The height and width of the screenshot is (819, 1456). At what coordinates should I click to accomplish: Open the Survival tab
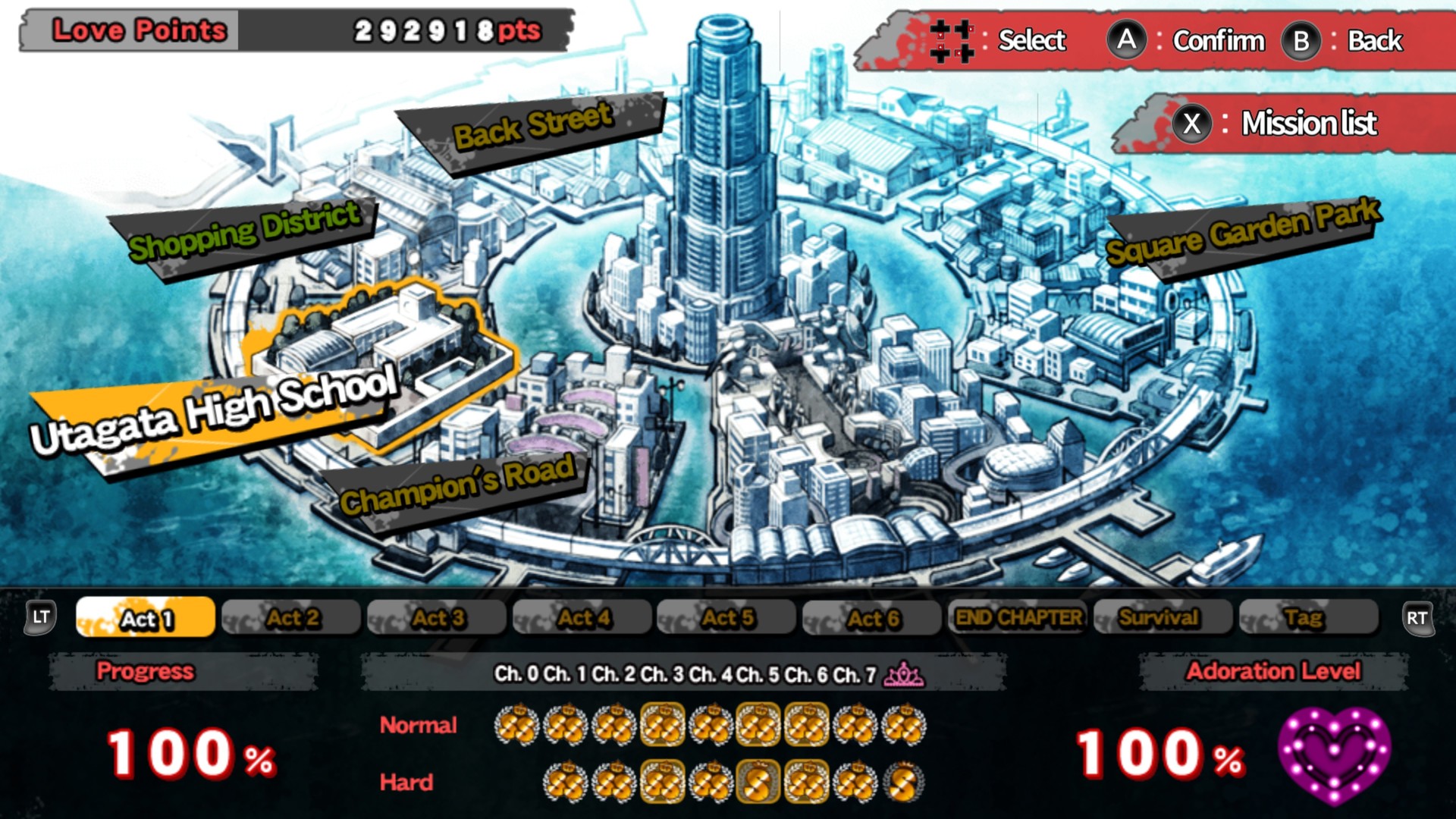point(1163,617)
